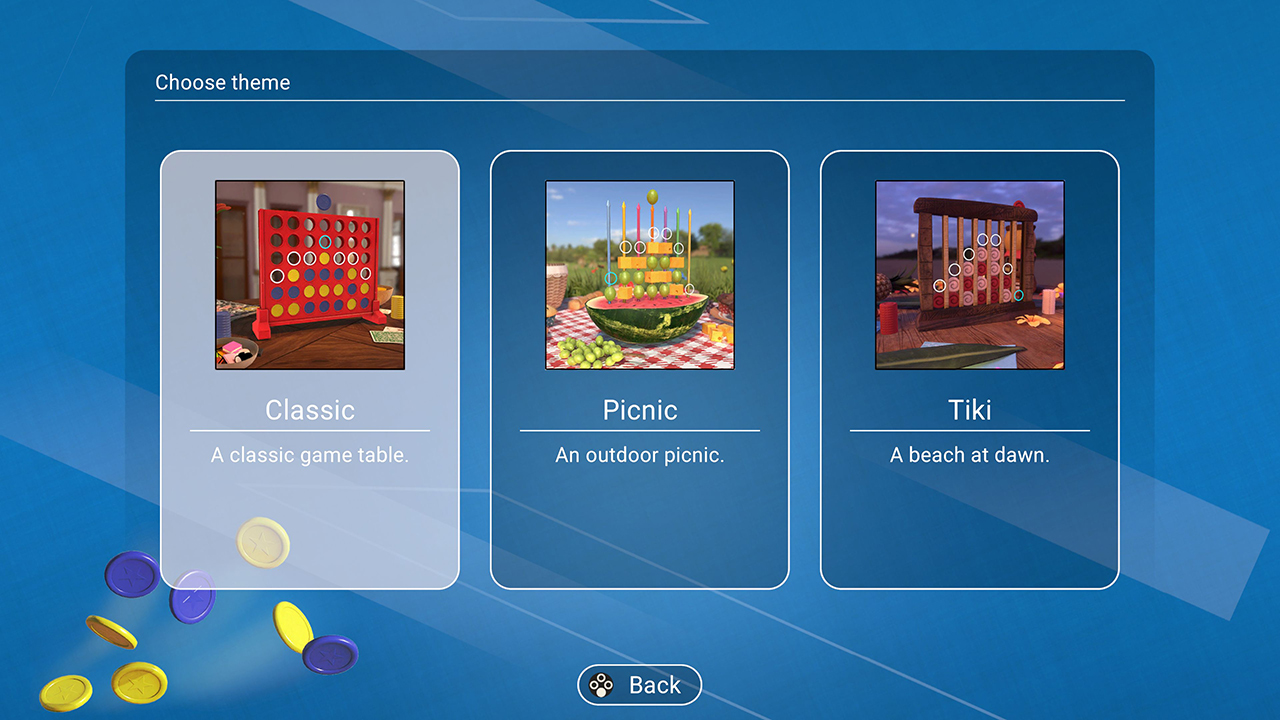Screen dimensions: 1280x720
Task: Click the 'A classic game table.' description
Action: click(310, 455)
